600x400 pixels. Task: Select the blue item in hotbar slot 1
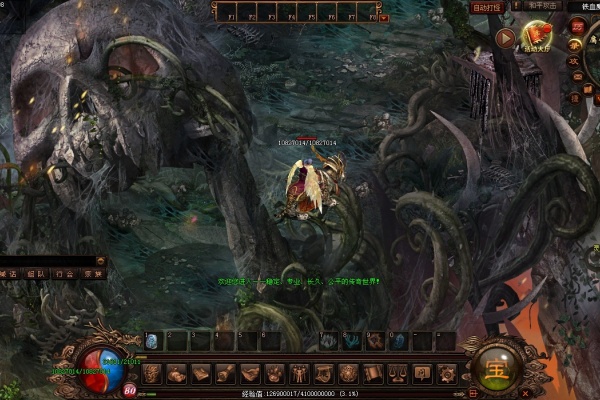[x=151, y=342]
